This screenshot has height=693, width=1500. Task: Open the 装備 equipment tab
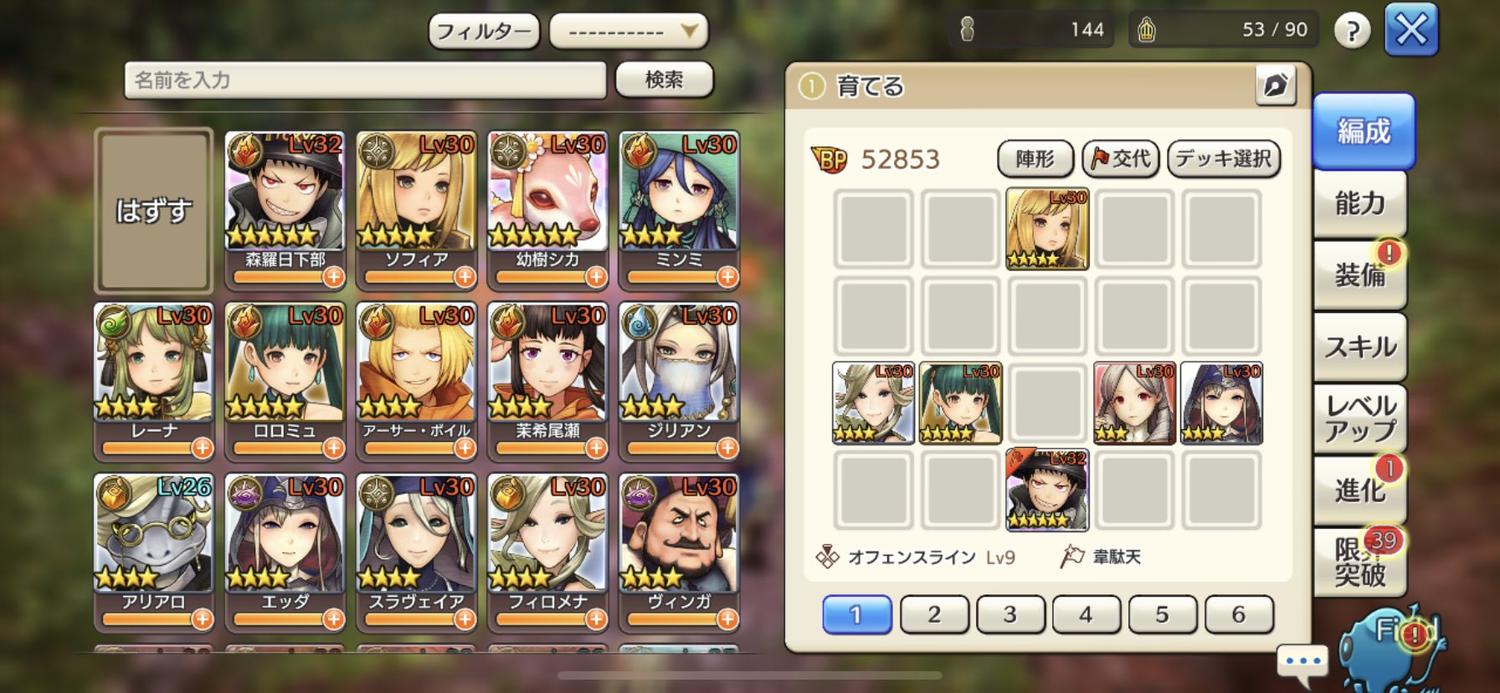click(x=1360, y=275)
